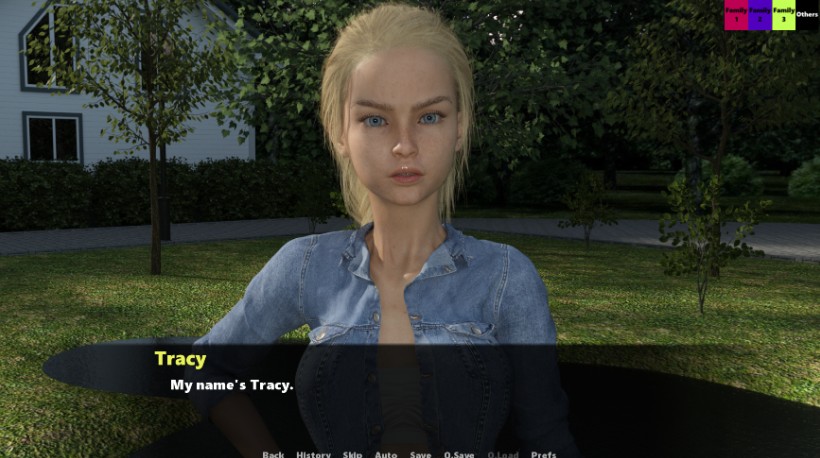This screenshot has height=458, width=820.
Task: Quick load with the Q.Load button
Action: [503, 454]
